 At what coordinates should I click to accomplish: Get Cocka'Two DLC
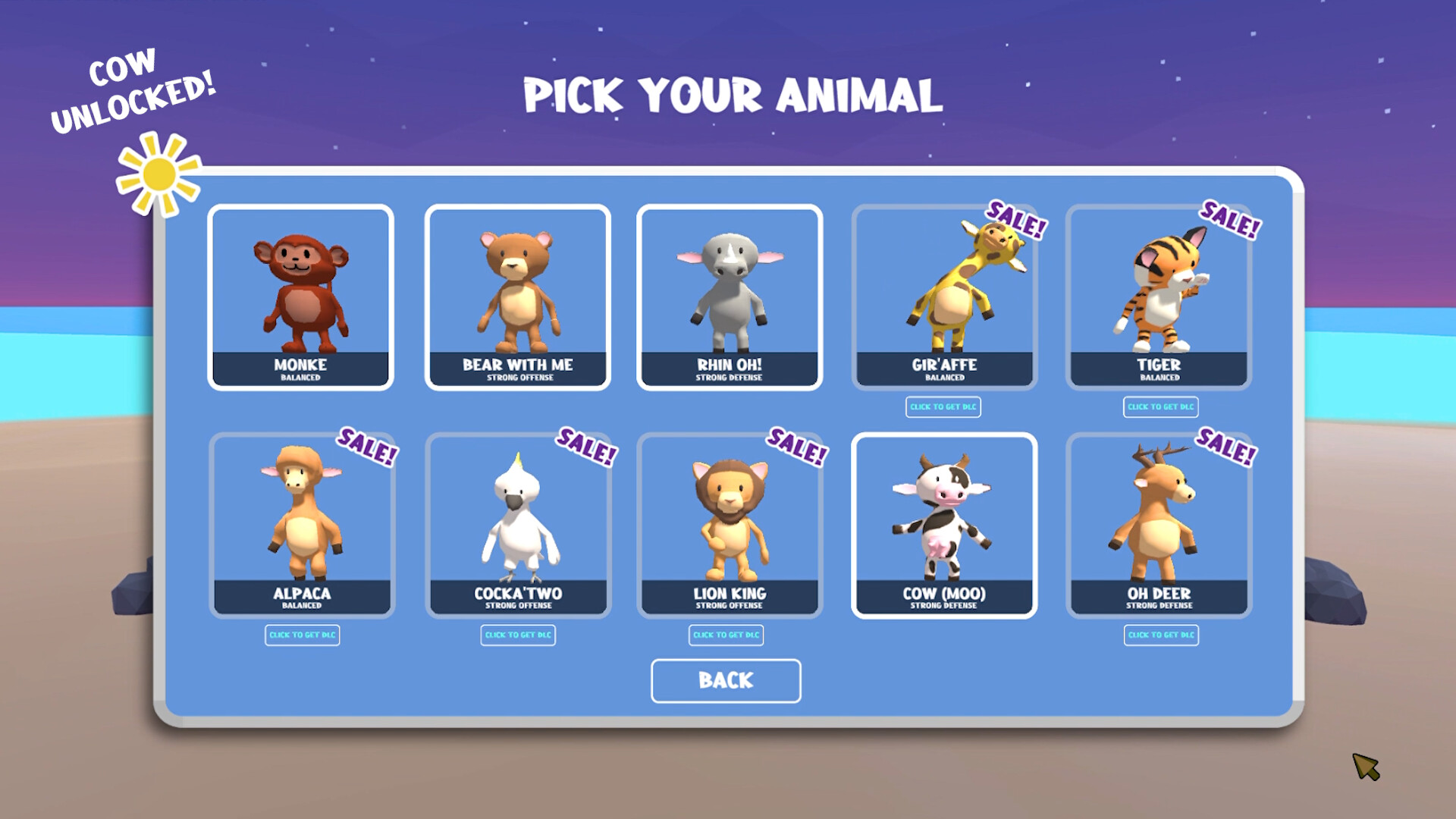point(519,635)
